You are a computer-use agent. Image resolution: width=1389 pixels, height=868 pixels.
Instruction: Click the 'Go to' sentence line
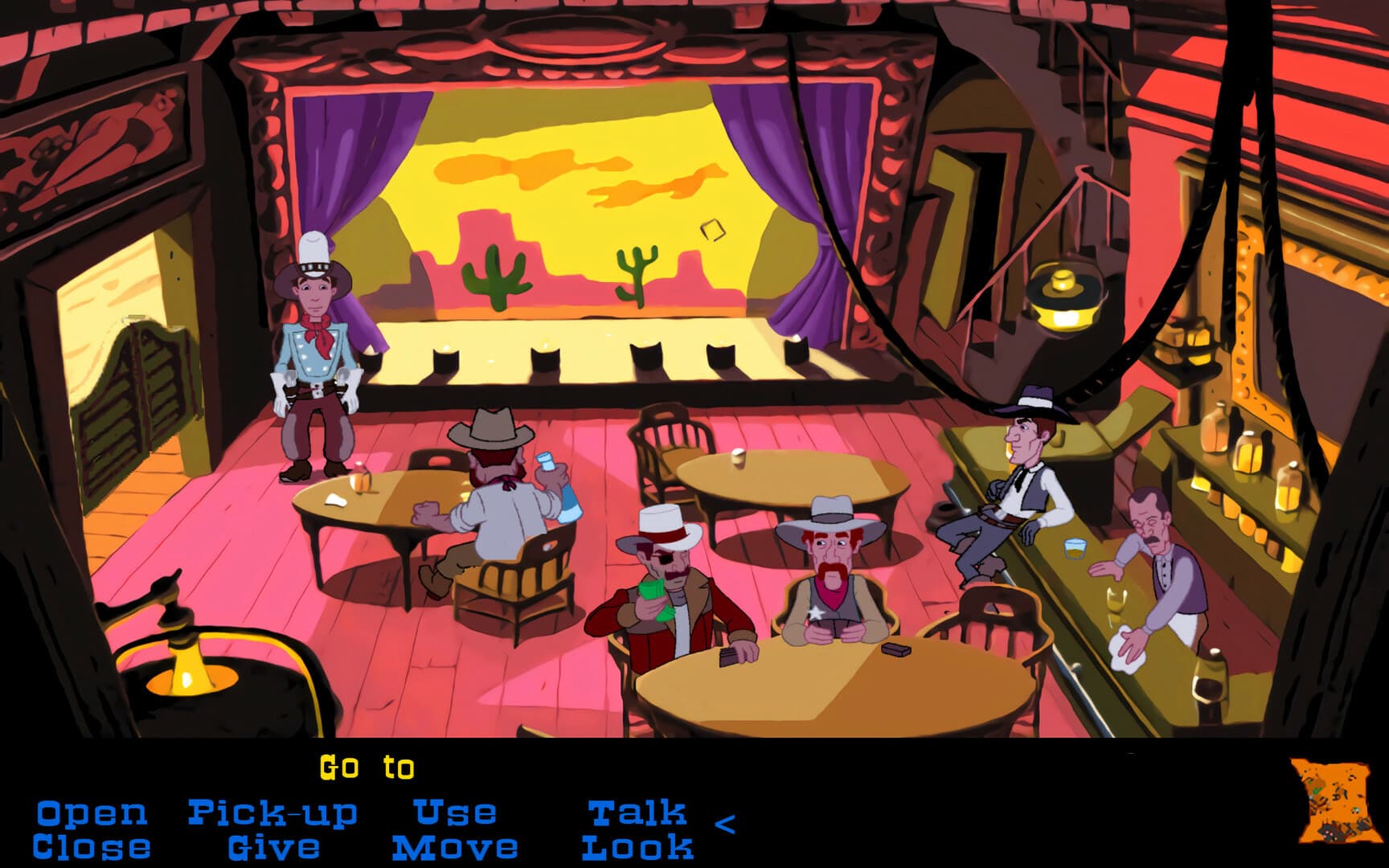click(366, 768)
